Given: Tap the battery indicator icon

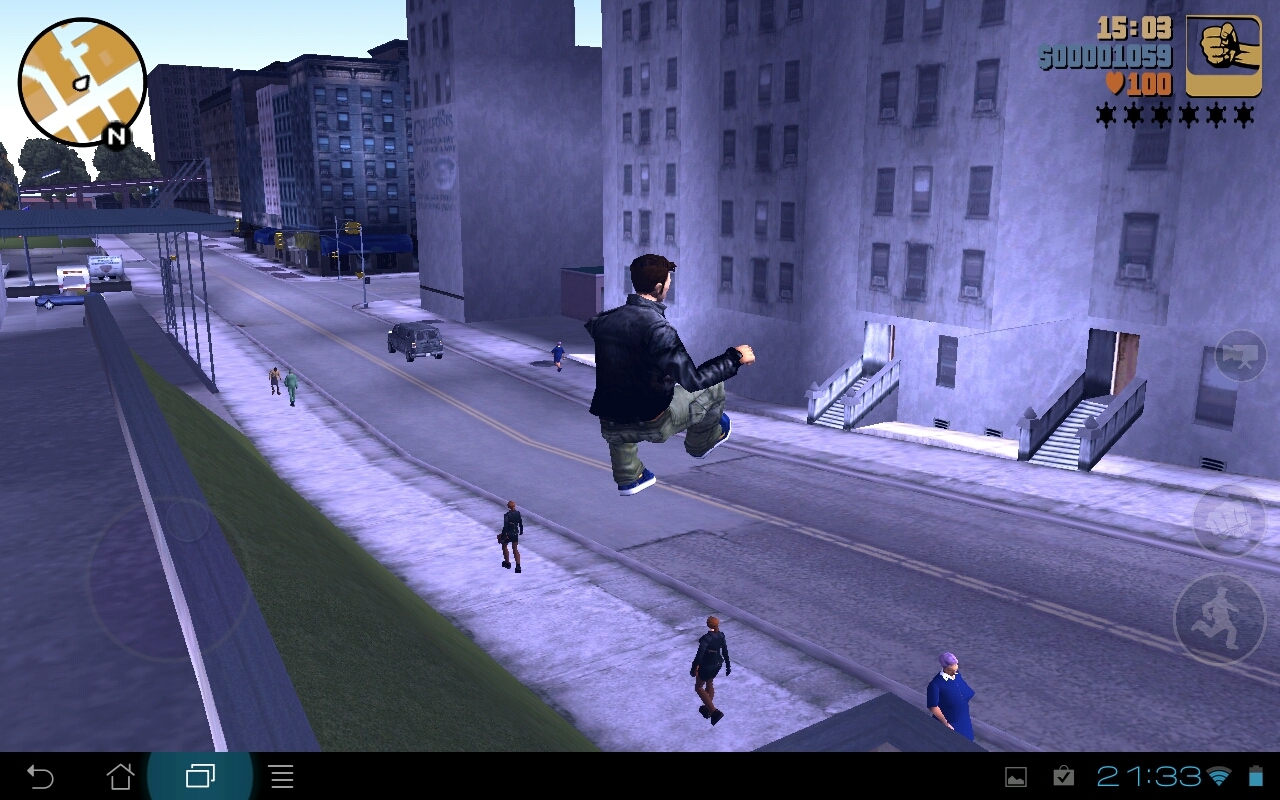Looking at the screenshot, I should pyautogui.click(x=1258, y=775).
